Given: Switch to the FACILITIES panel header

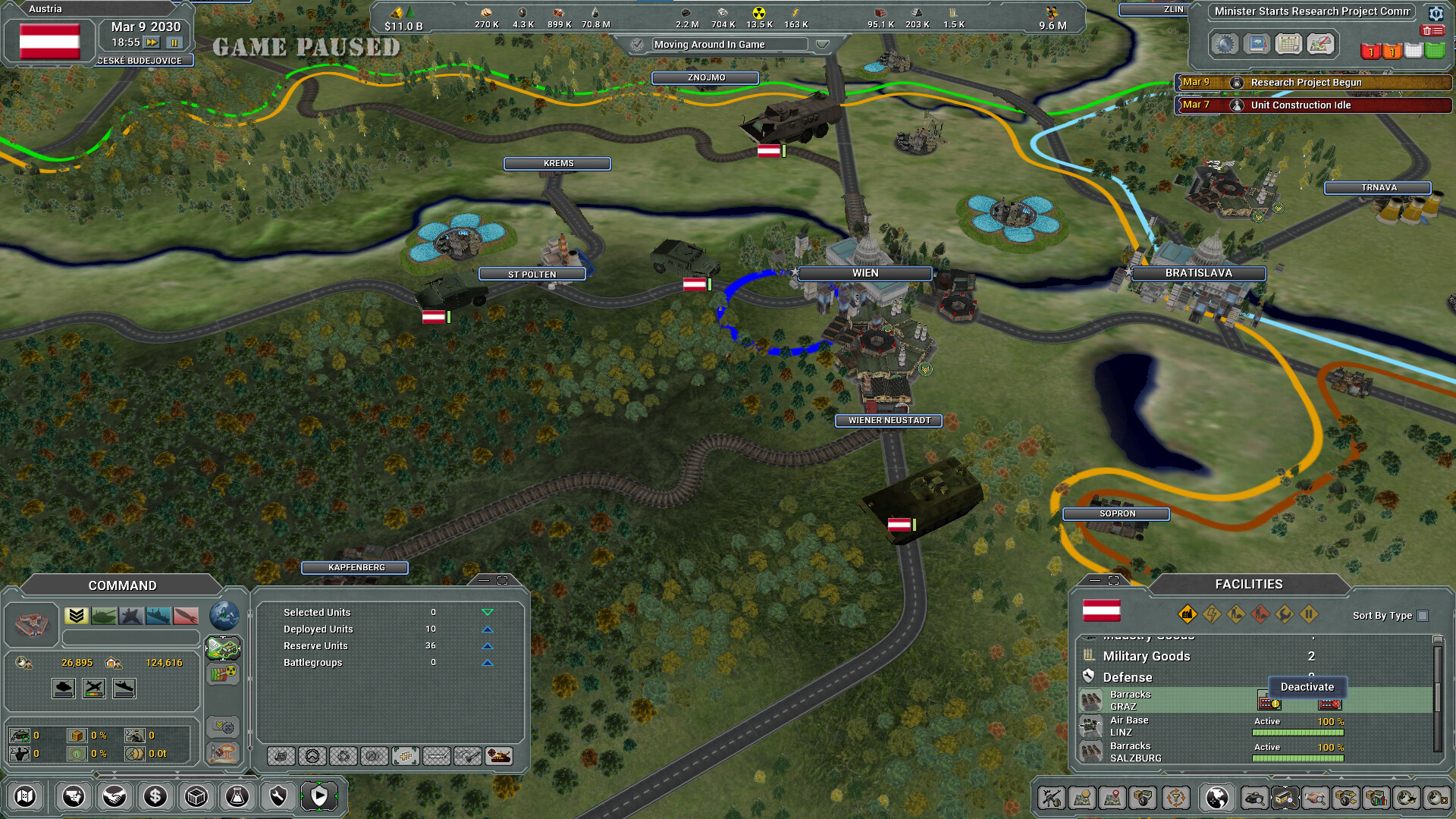Looking at the screenshot, I should pyautogui.click(x=1249, y=584).
